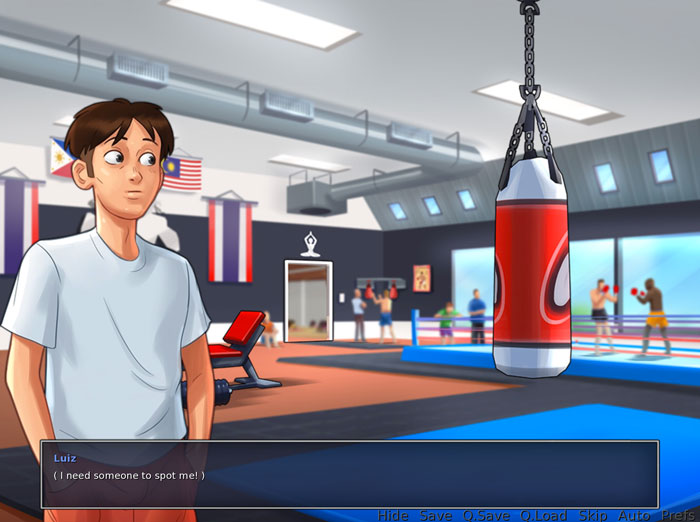
Task: Open the Save menu
Action: (435, 515)
